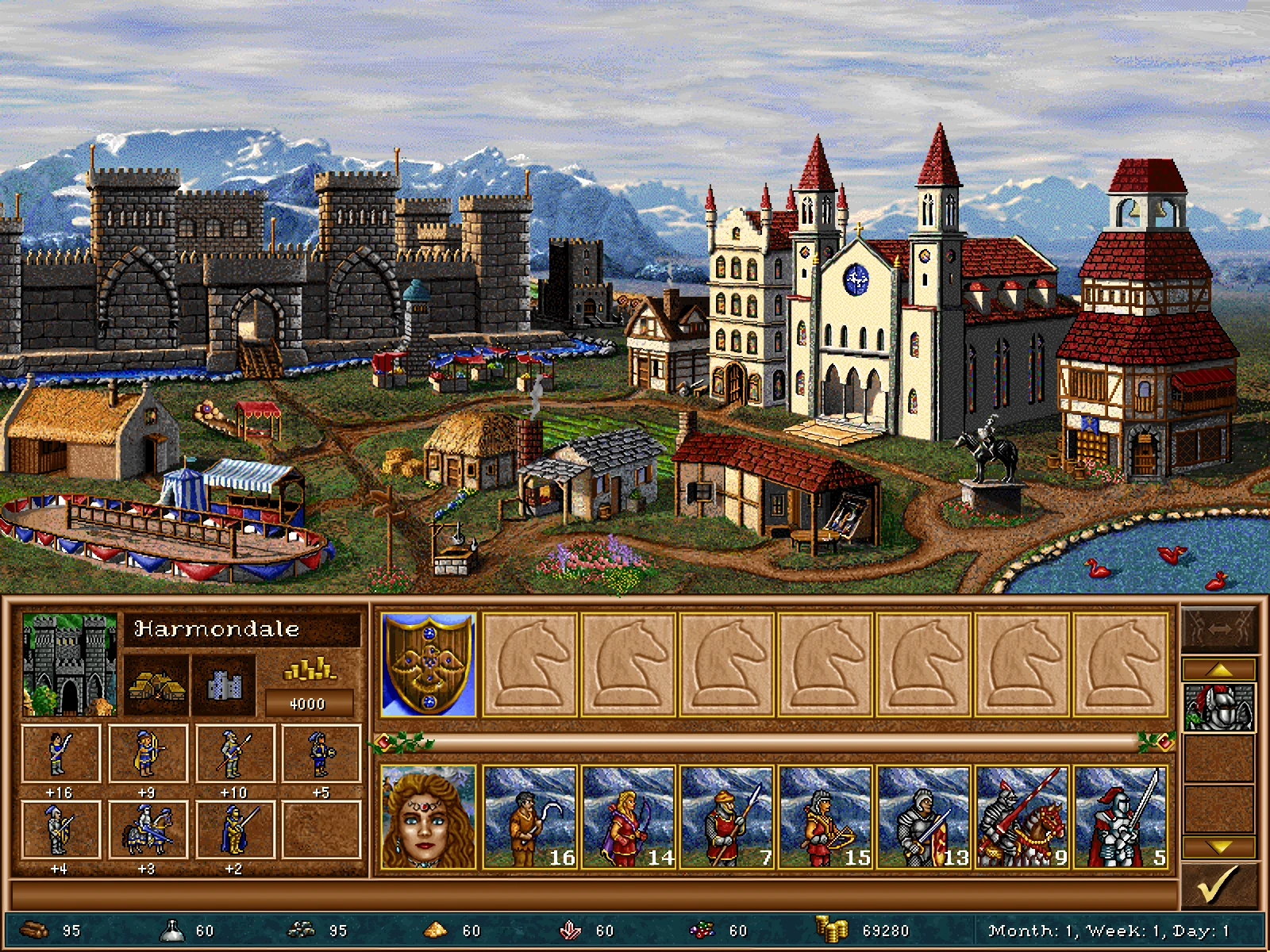Image resolution: width=1270 pixels, height=952 pixels.
Task: Select the paladin stack of 5
Action: click(1120, 817)
